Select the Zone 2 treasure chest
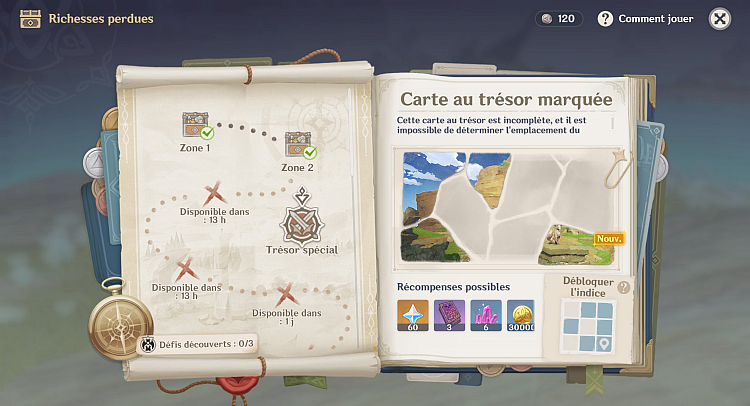The image size is (750, 406). click(x=298, y=144)
